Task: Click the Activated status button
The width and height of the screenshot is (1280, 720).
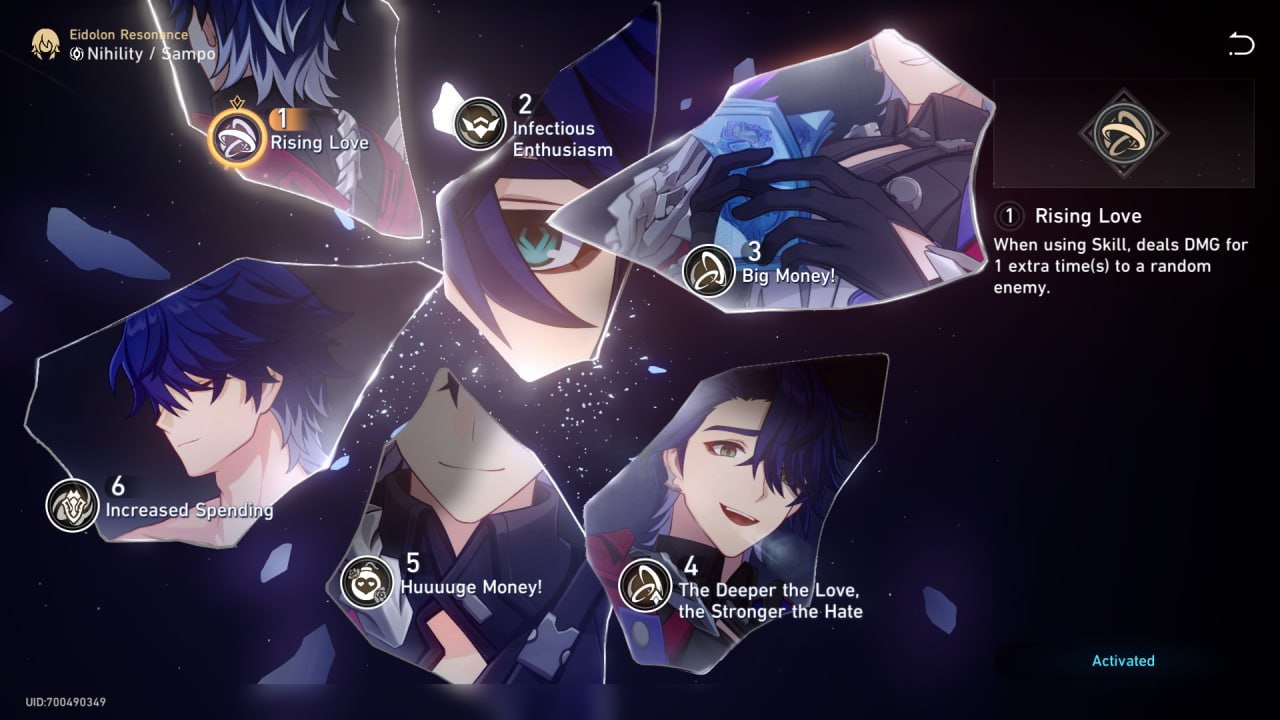Action: 1122,660
